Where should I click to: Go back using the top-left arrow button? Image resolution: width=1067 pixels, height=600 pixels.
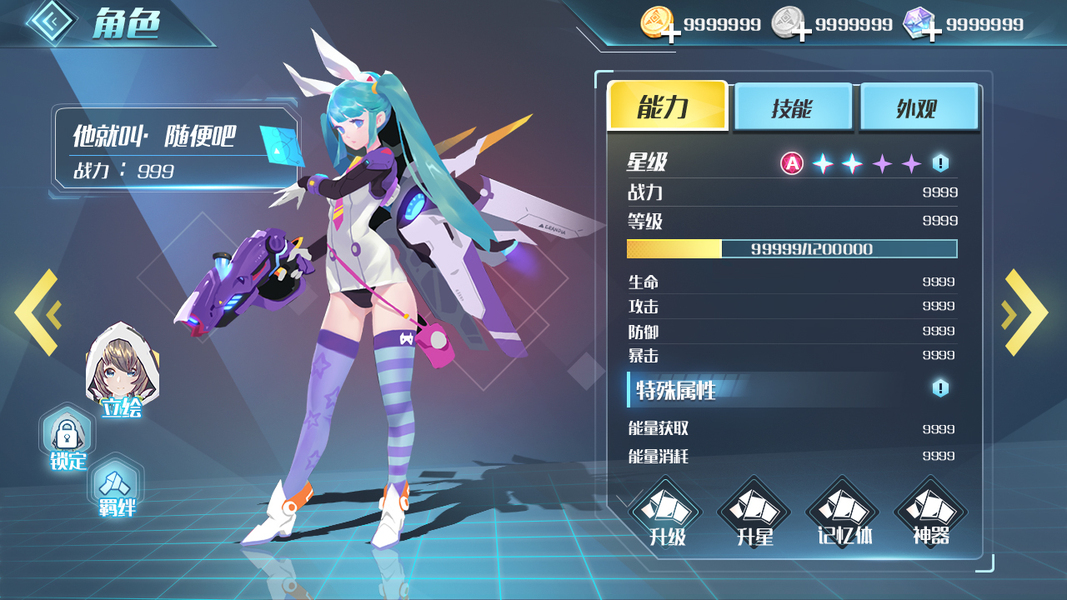tap(51, 24)
